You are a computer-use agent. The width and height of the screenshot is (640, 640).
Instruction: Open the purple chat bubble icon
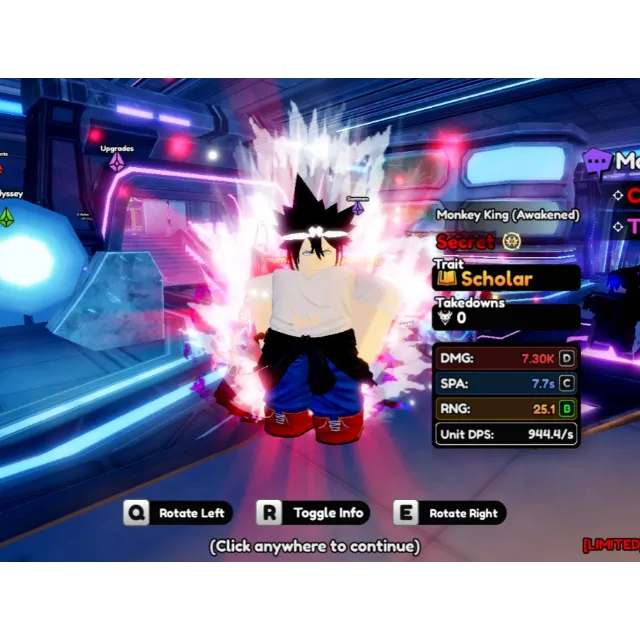tap(597, 162)
